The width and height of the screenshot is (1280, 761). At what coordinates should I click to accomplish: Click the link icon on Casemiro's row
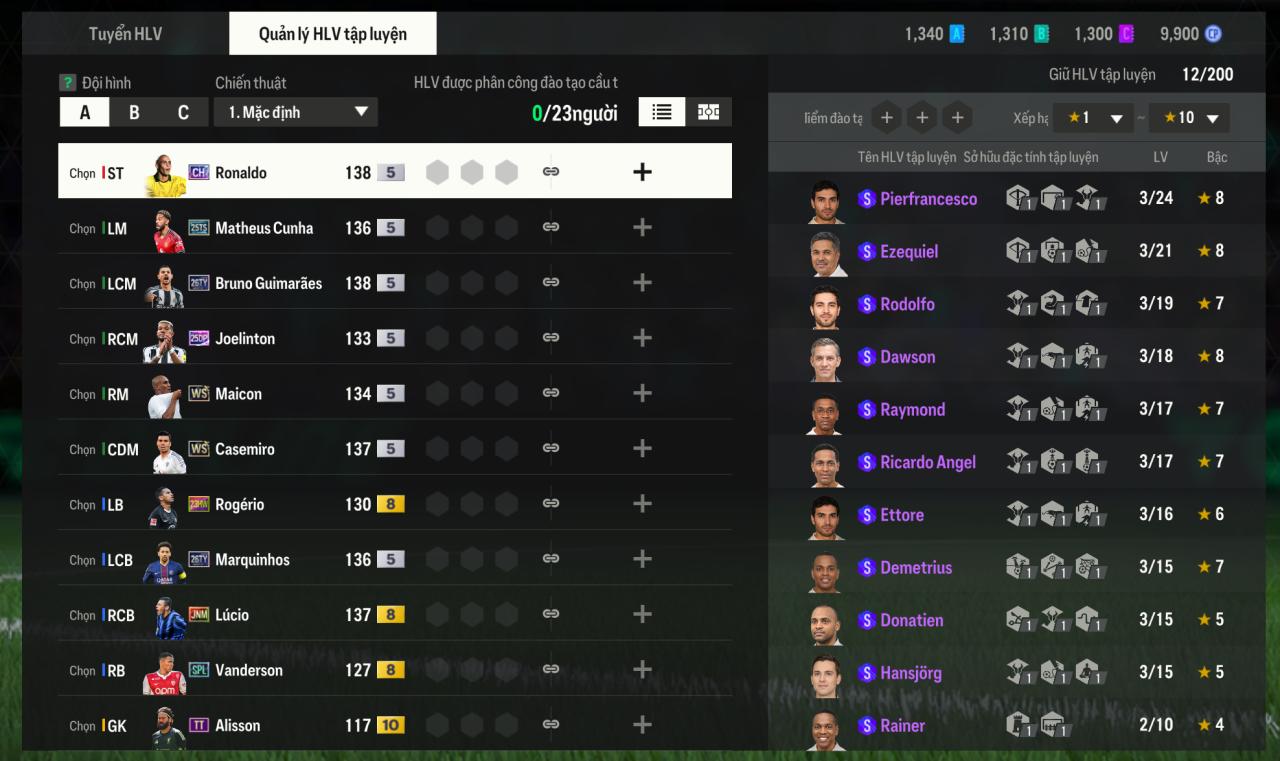point(550,449)
